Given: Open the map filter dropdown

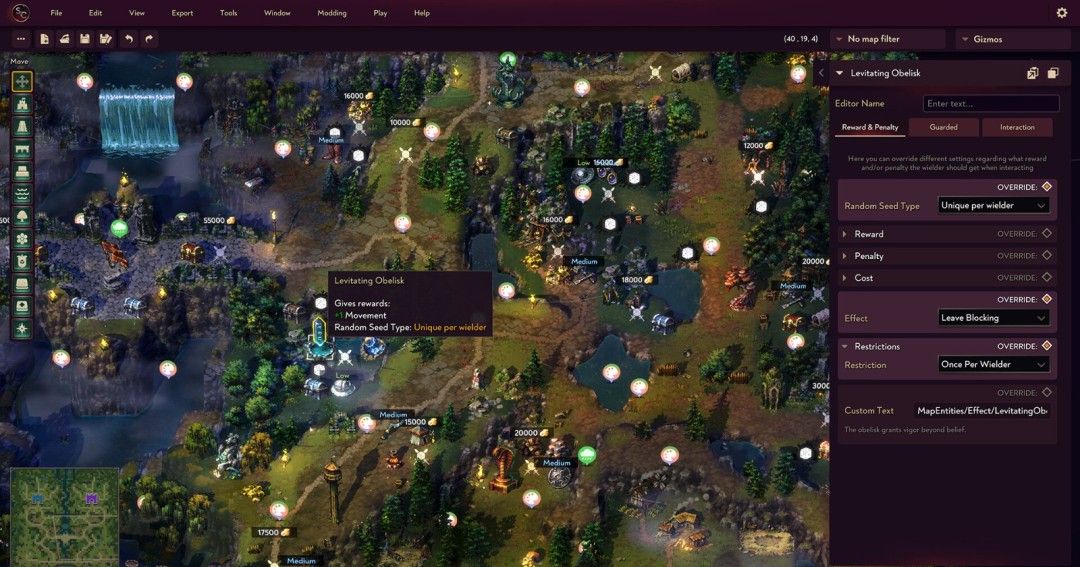Looking at the screenshot, I should click(887, 39).
